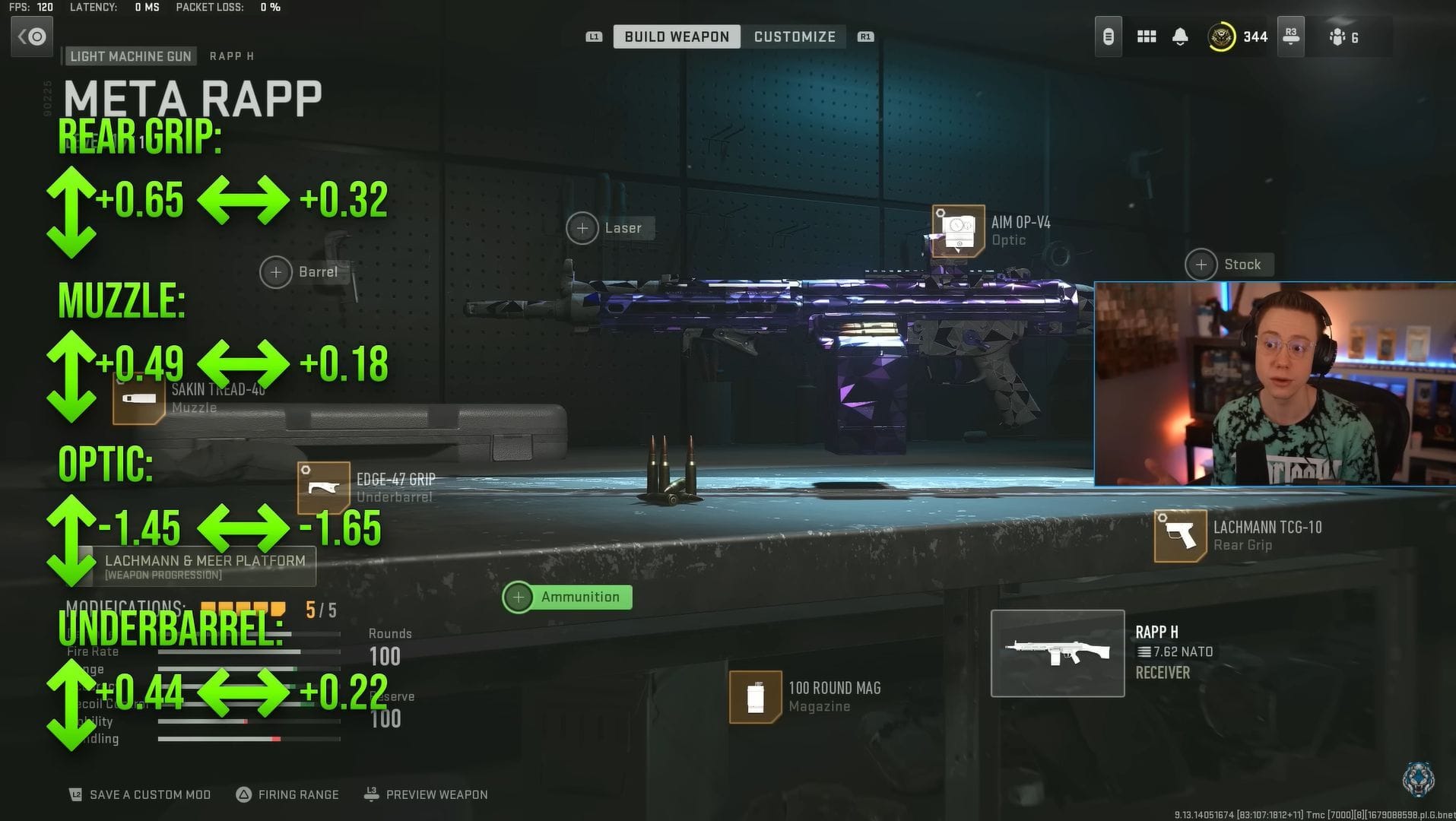Open the Firing Range
Viewport: 1456px width, 821px height.
click(x=297, y=794)
